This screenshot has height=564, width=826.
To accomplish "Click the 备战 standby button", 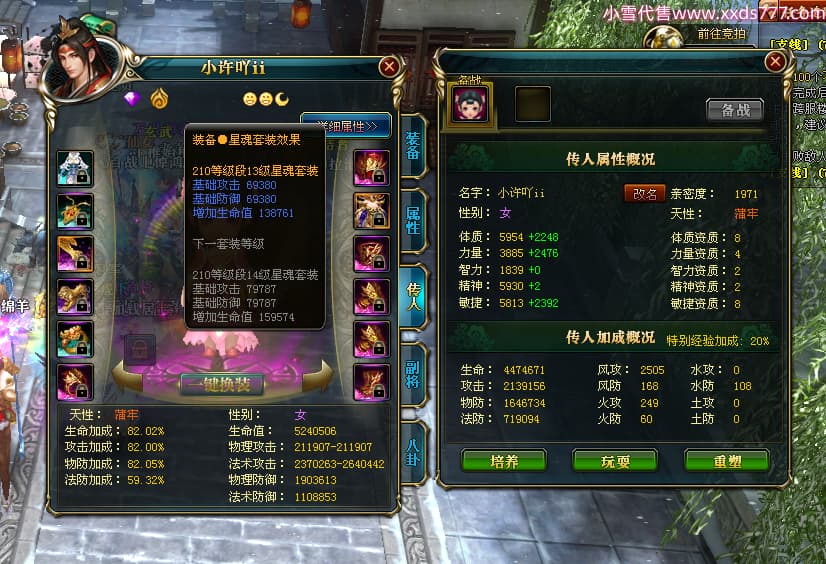I will point(735,110).
